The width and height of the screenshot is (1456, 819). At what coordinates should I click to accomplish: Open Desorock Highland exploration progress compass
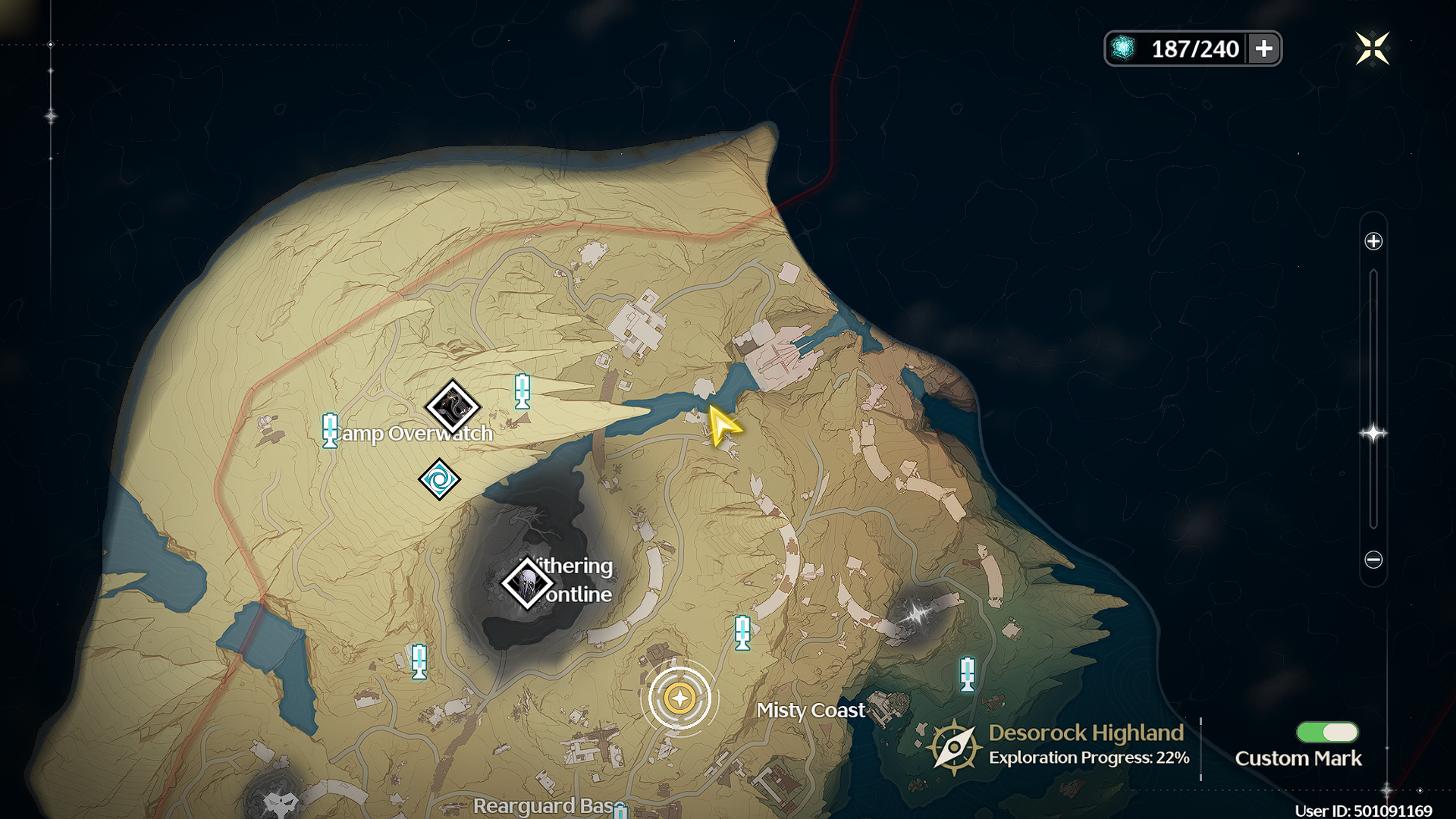pos(953,746)
